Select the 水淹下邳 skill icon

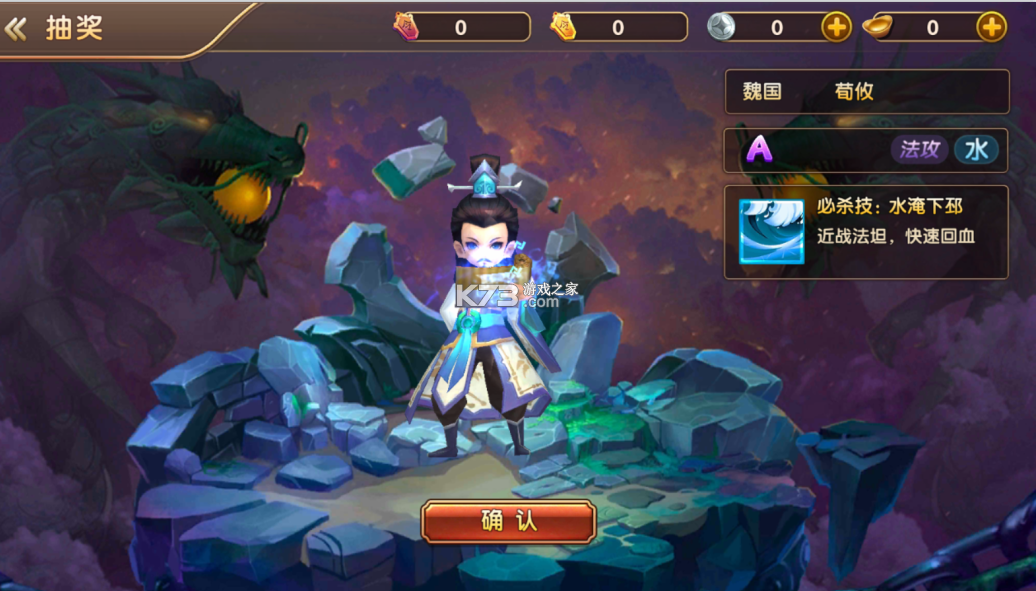[771, 232]
